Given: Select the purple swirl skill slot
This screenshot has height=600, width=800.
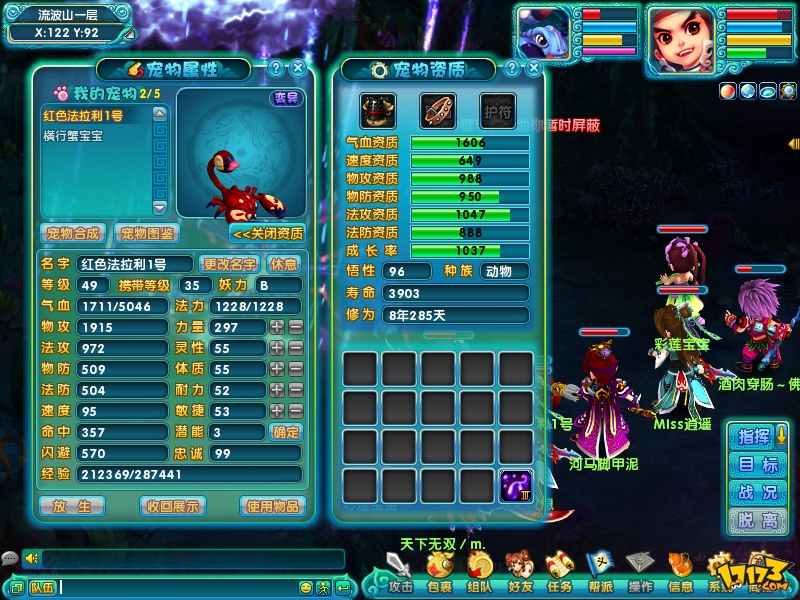Looking at the screenshot, I should pyautogui.click(x=516, y=485).
